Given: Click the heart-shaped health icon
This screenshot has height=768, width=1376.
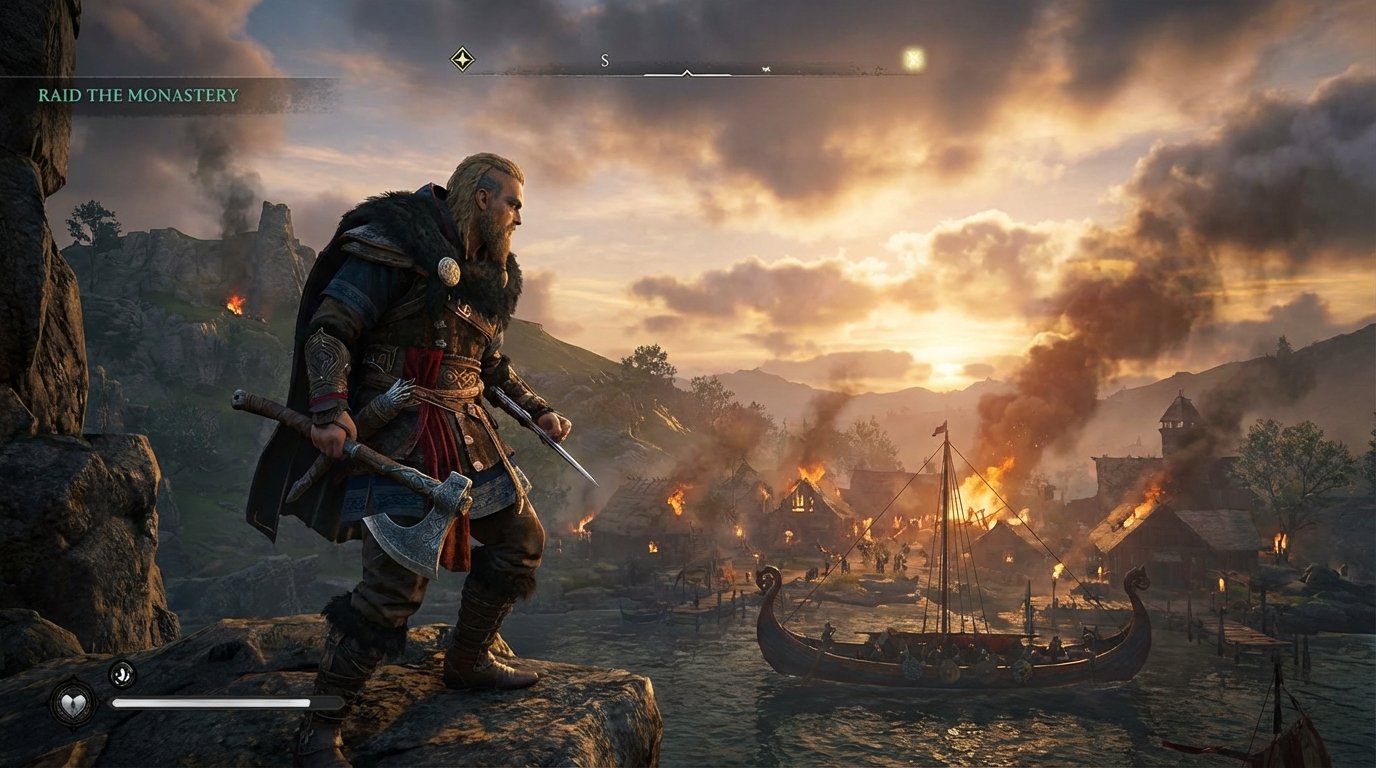Looking at the screenshot, I should point(72,703).
